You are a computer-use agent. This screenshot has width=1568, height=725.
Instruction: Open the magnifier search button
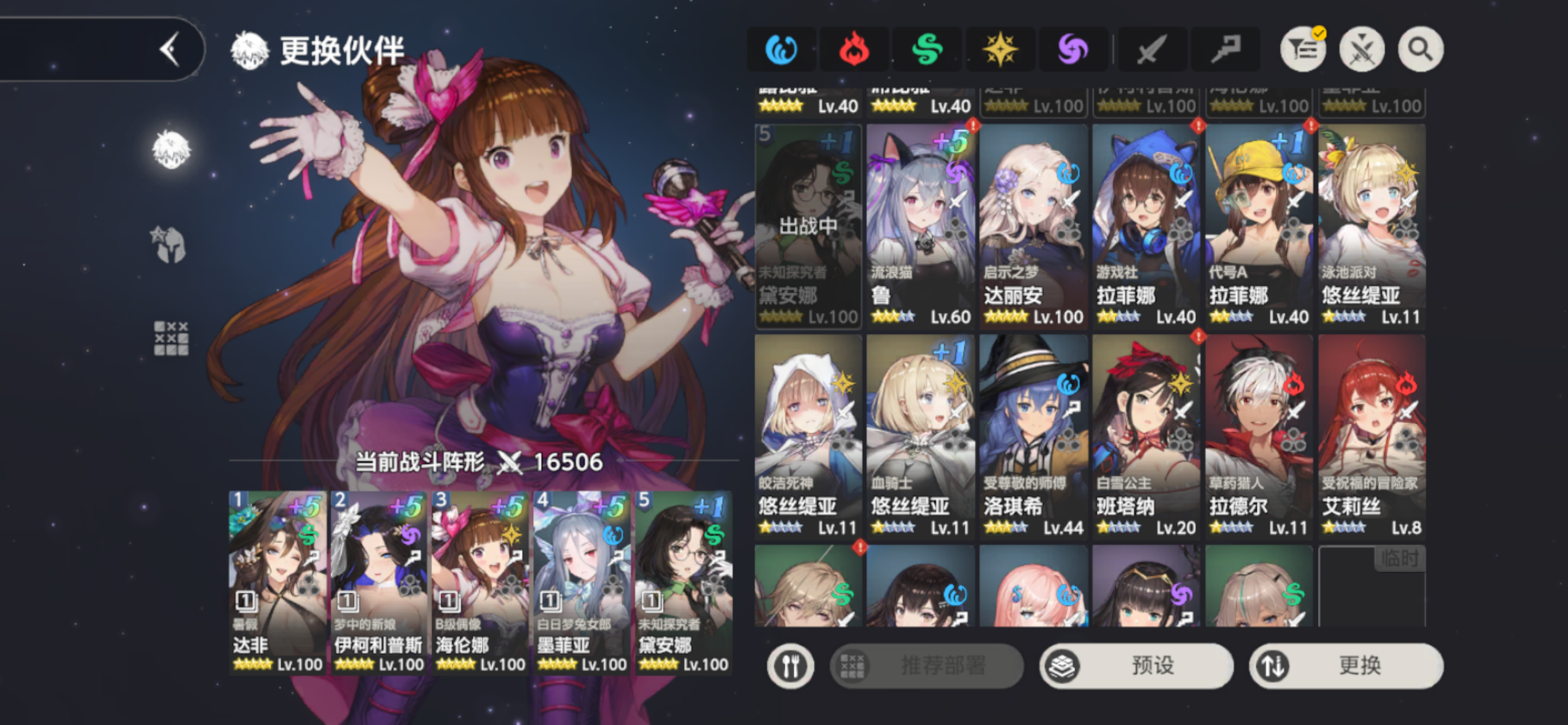click(x=1421, y=50)
